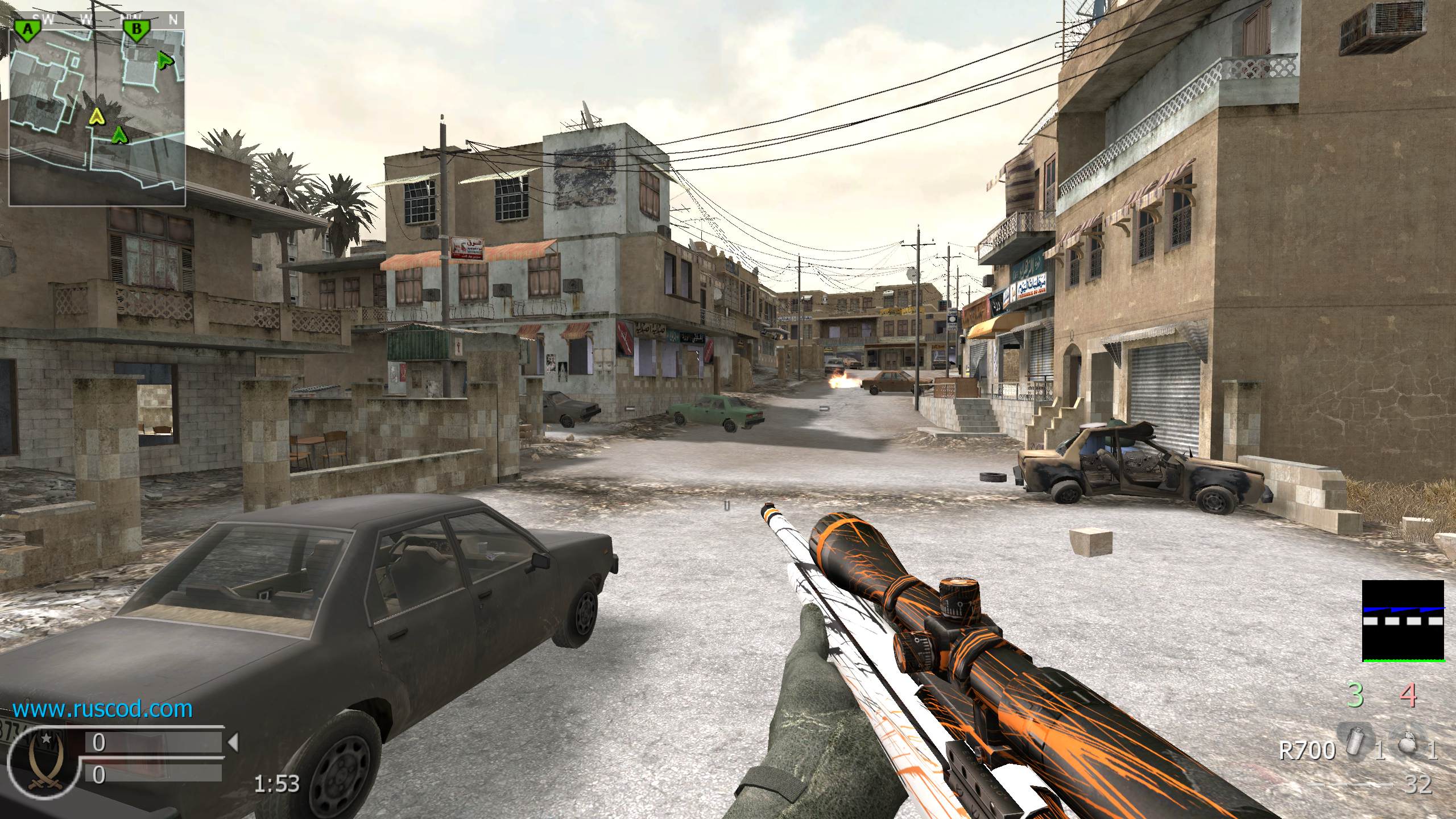Select the special grenade canister icon

click(x=1356, y=750)
